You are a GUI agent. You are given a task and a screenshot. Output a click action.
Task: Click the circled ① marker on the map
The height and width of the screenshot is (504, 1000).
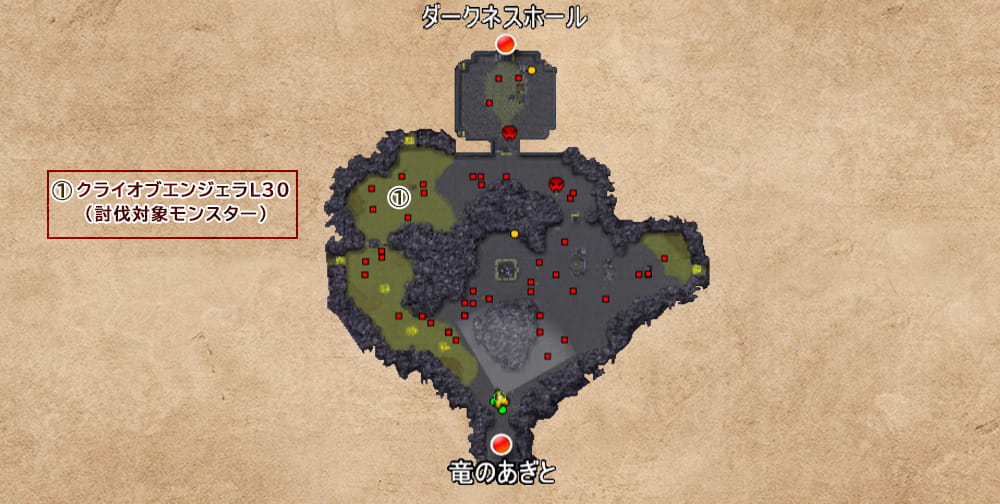pos(399,198)
